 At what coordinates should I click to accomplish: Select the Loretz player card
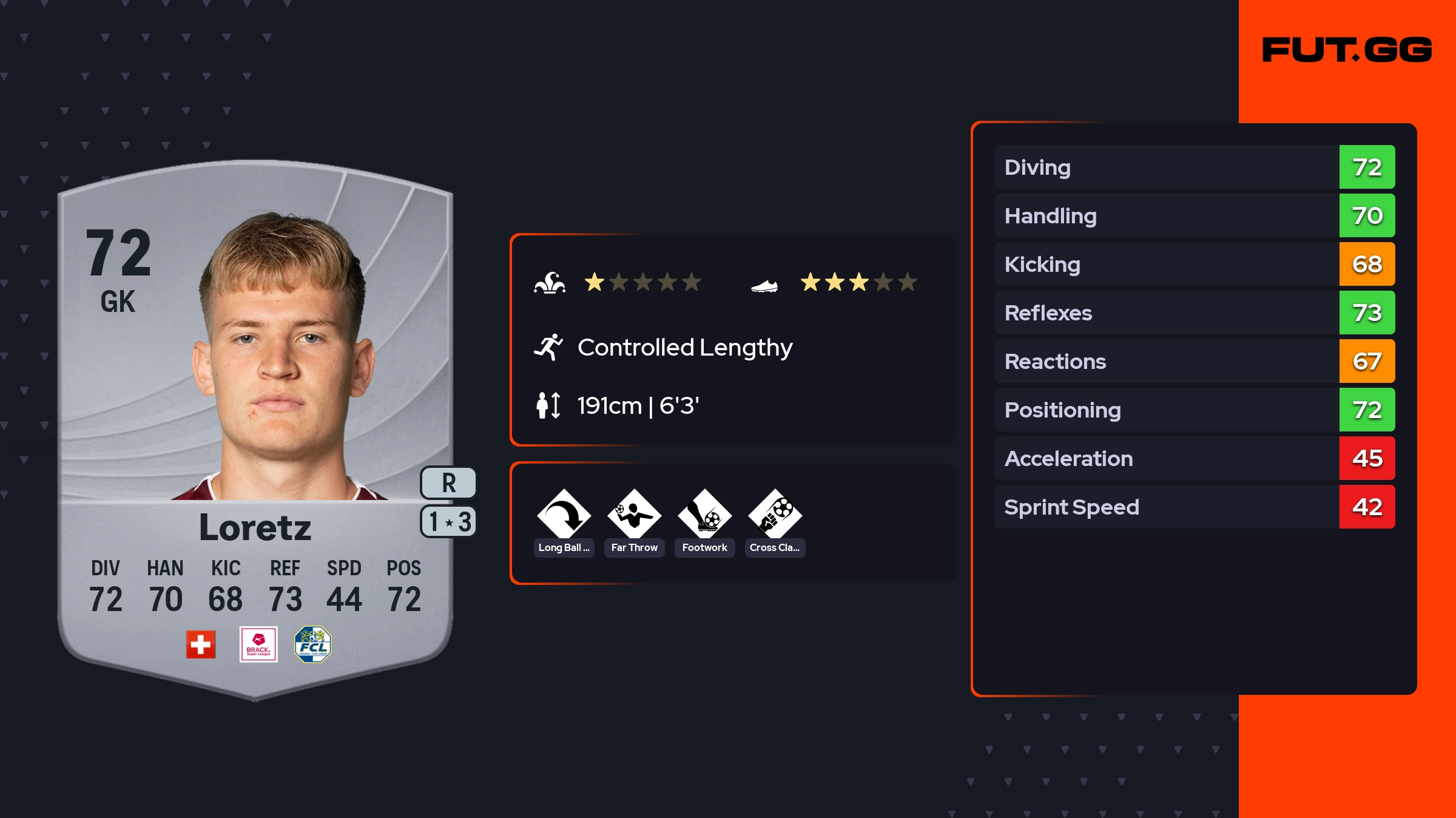pyautogui.click(x=255, y=425)
